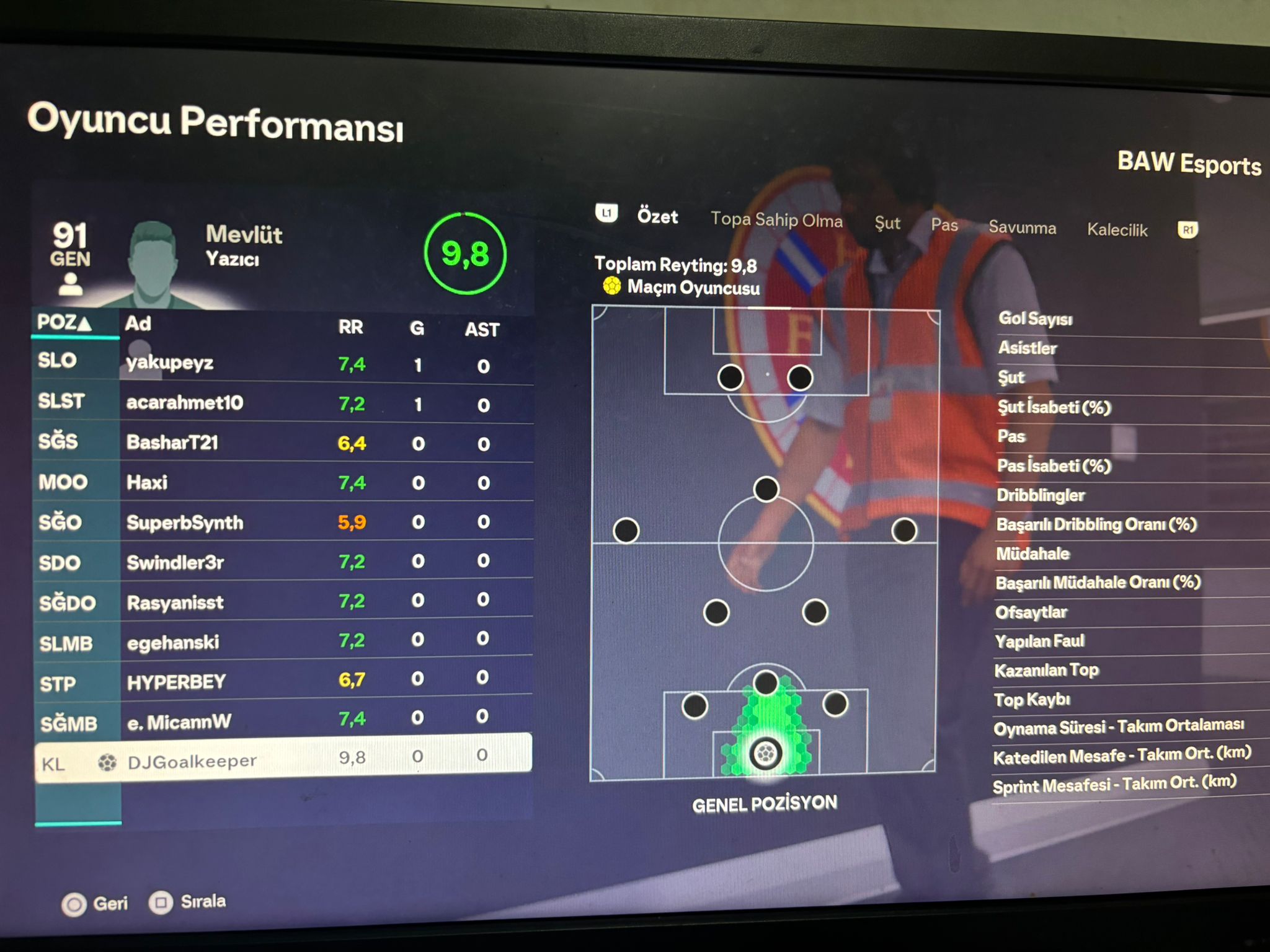Screen dimensions: 1270x952
Task: Open the Kalecilik tab
Action: (1117, 230)
